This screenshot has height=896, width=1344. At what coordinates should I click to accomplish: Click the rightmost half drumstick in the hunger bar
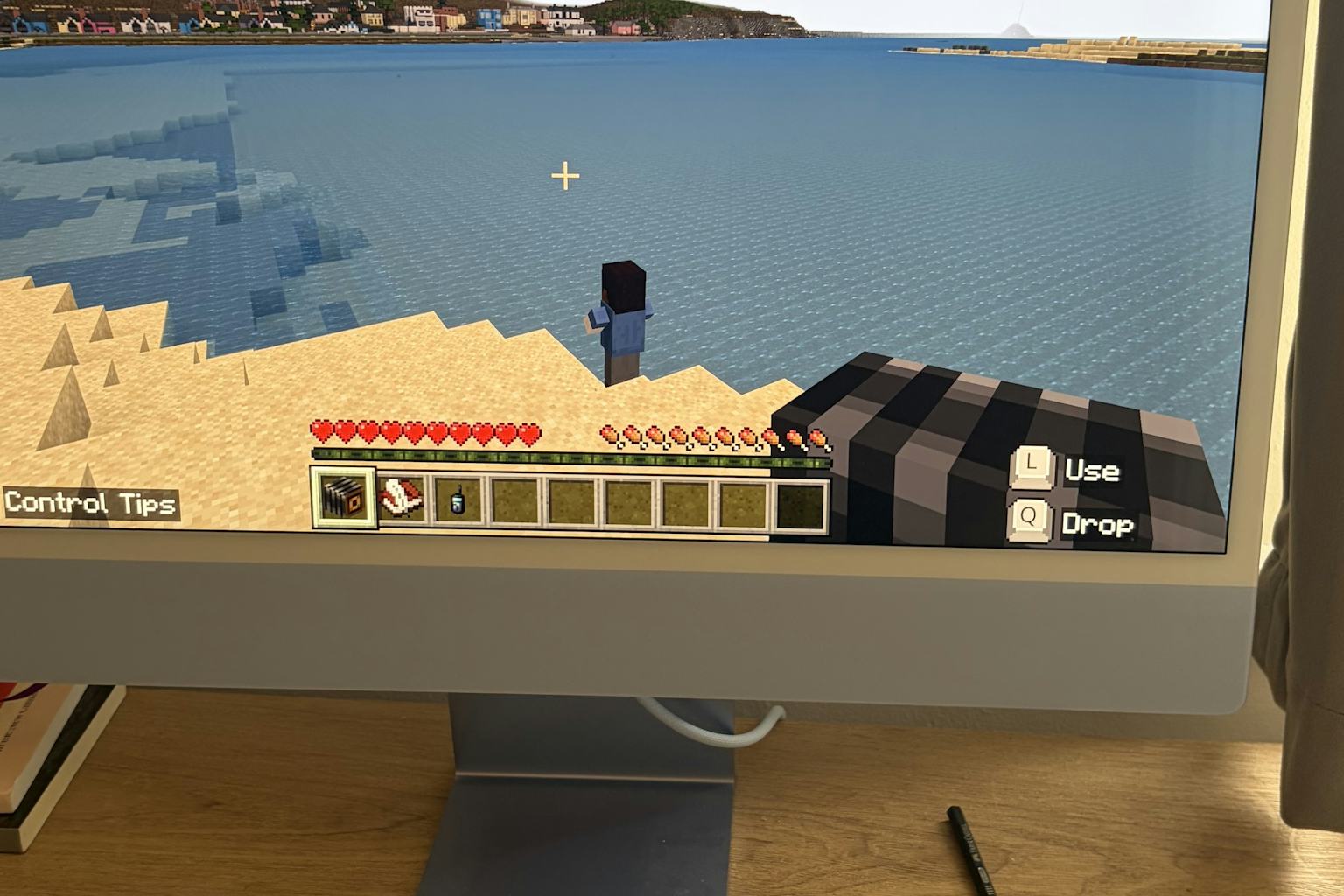coord(818,436)
